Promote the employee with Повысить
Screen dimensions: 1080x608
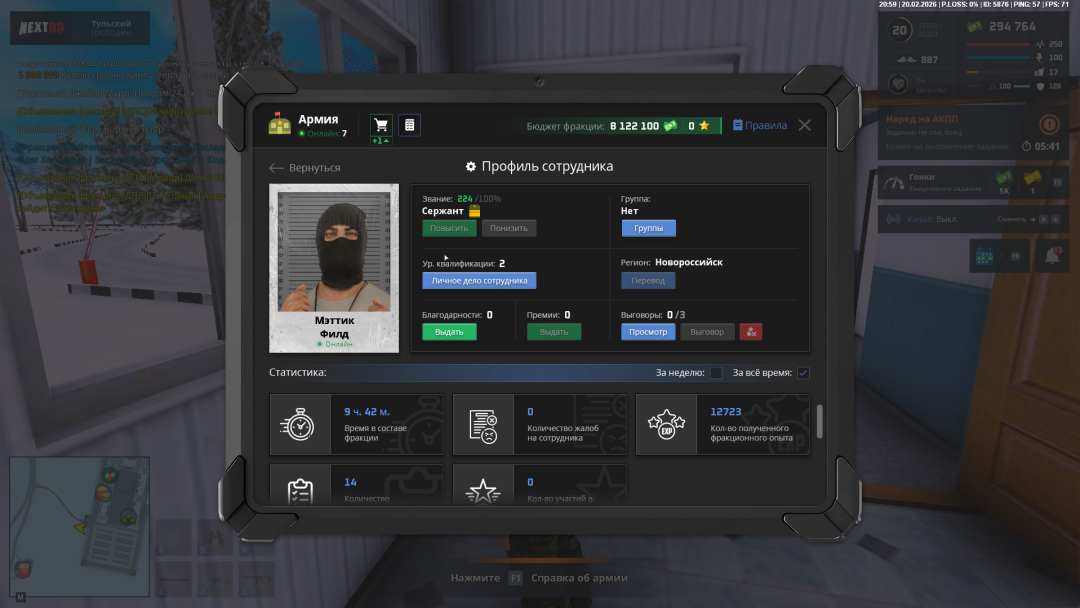(x=449, y=228)
